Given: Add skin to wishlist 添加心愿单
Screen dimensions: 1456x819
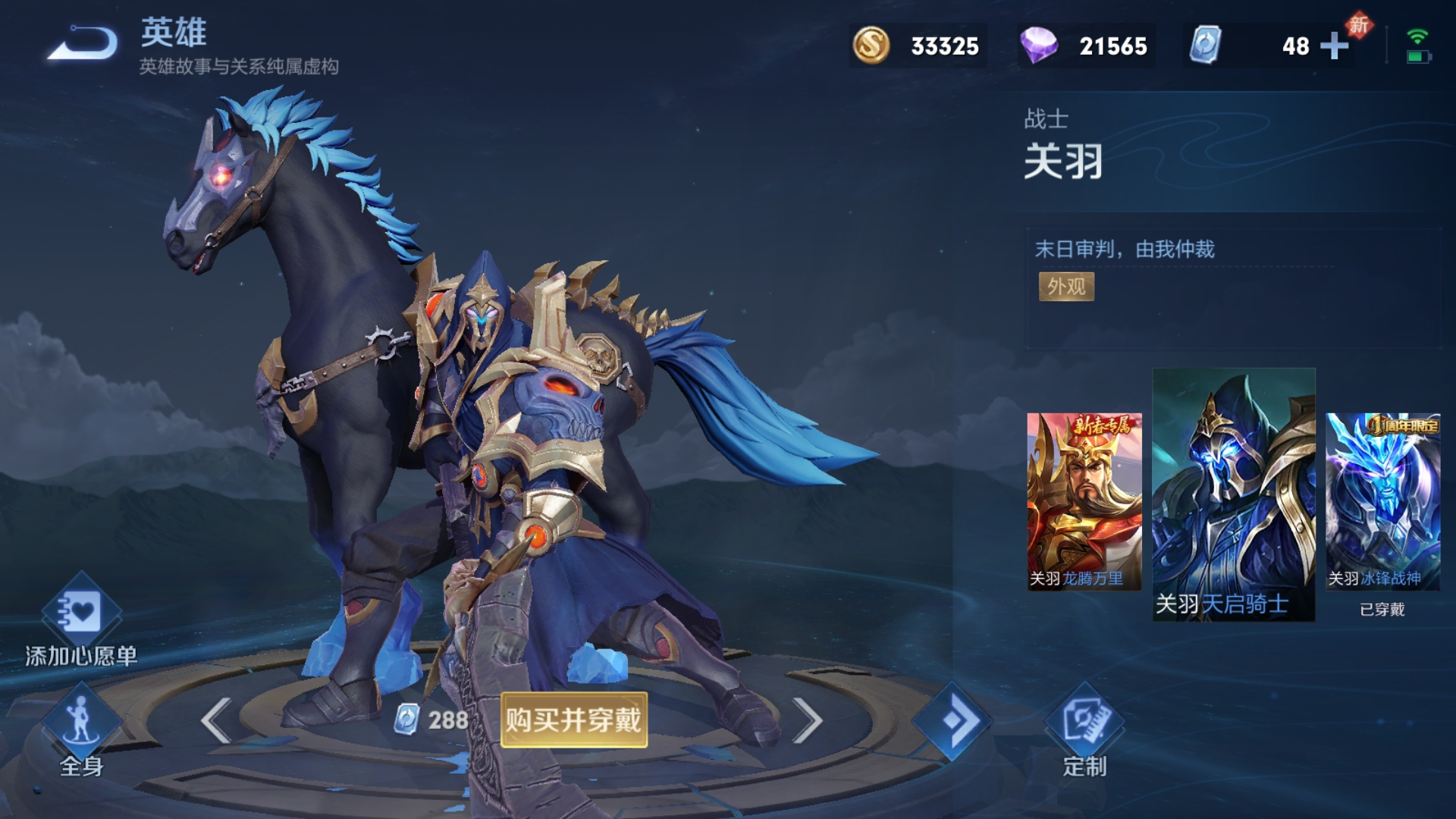Looking at the screenshot, I should (81, 622).
